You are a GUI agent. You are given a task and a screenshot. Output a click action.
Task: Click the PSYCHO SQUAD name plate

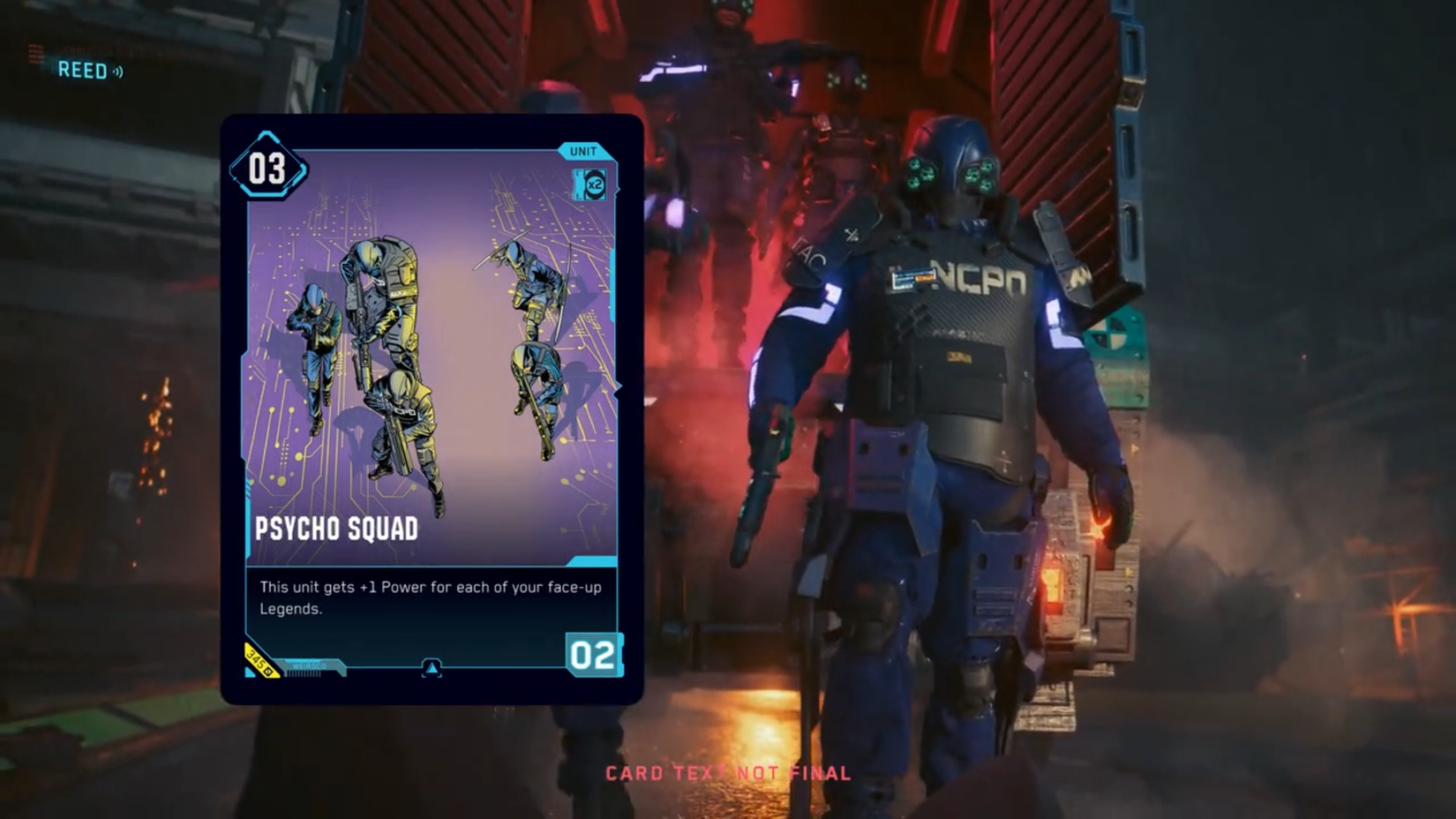pyautogui.click(x=335, y=530)
